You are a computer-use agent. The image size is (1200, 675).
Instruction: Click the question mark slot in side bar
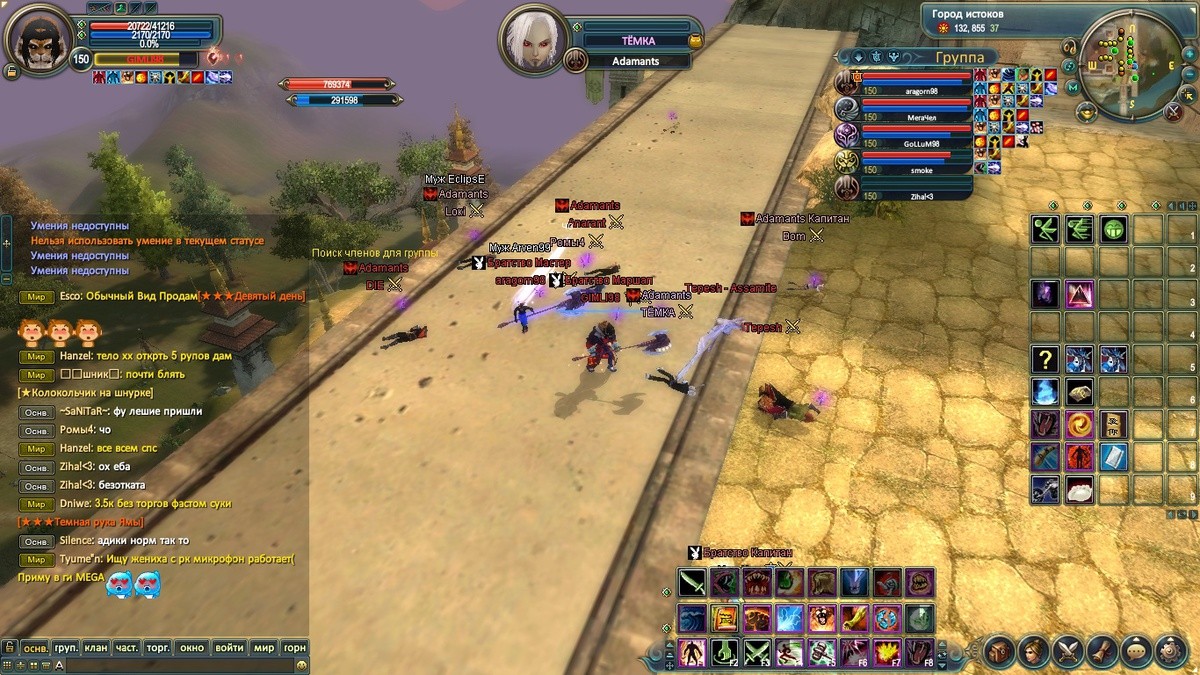click(1046, 359)
